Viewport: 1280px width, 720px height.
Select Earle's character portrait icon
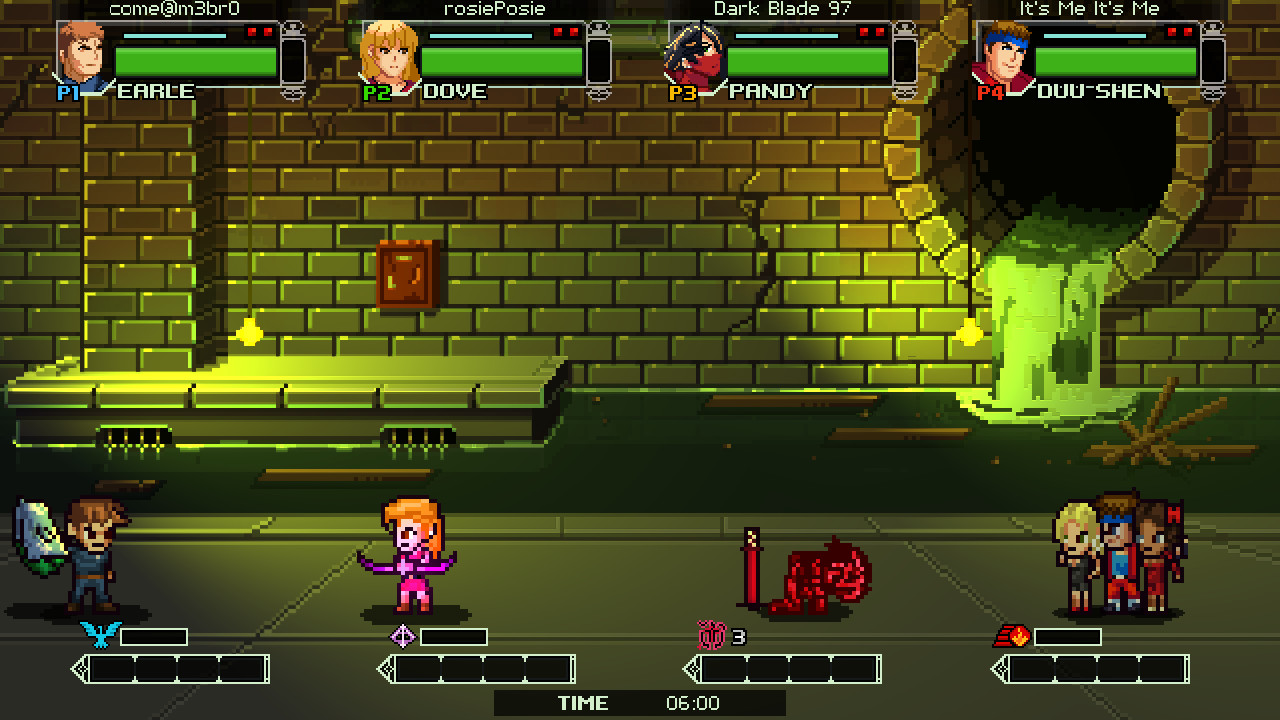coord(82,56)
